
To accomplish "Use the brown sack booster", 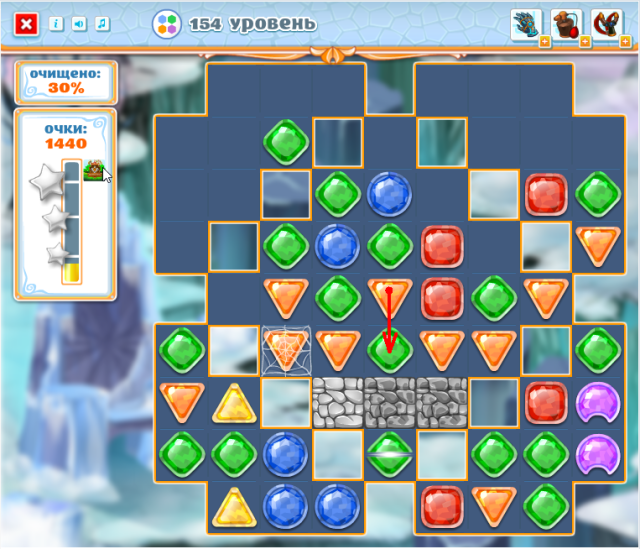I will tap(566, 23).
